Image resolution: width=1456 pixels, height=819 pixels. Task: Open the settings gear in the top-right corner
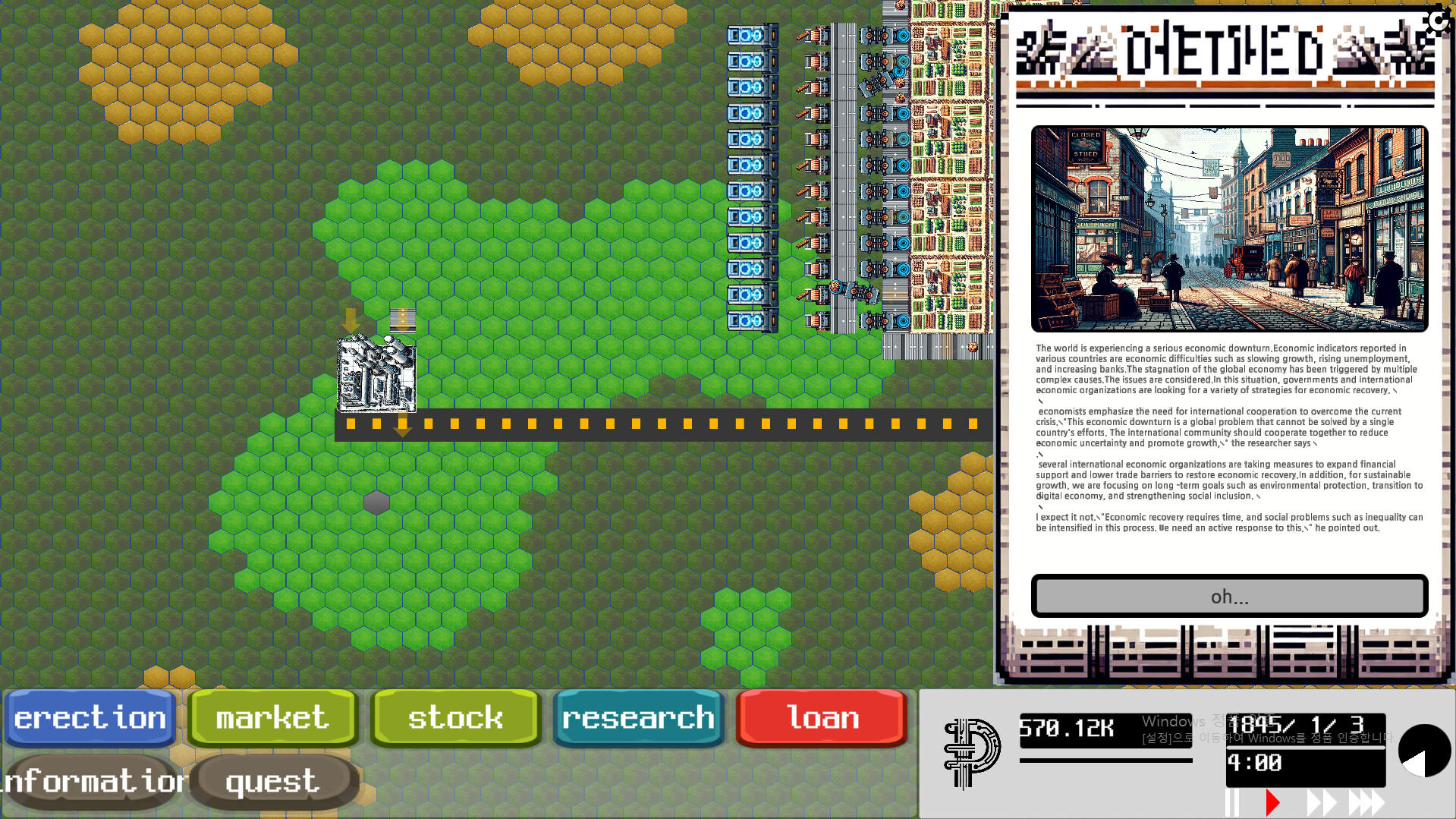tap(1438, 23)
